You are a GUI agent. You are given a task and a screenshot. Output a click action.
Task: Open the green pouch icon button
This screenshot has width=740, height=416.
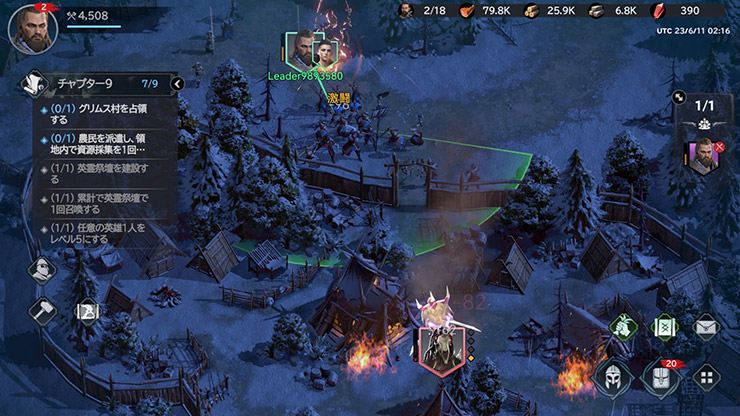click(621, 325)
